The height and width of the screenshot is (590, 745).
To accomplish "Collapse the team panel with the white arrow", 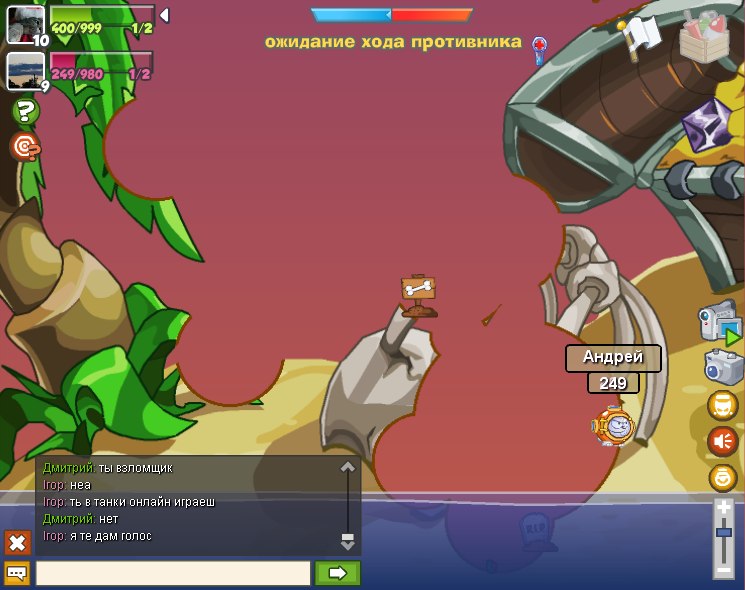I will point(164,15).
